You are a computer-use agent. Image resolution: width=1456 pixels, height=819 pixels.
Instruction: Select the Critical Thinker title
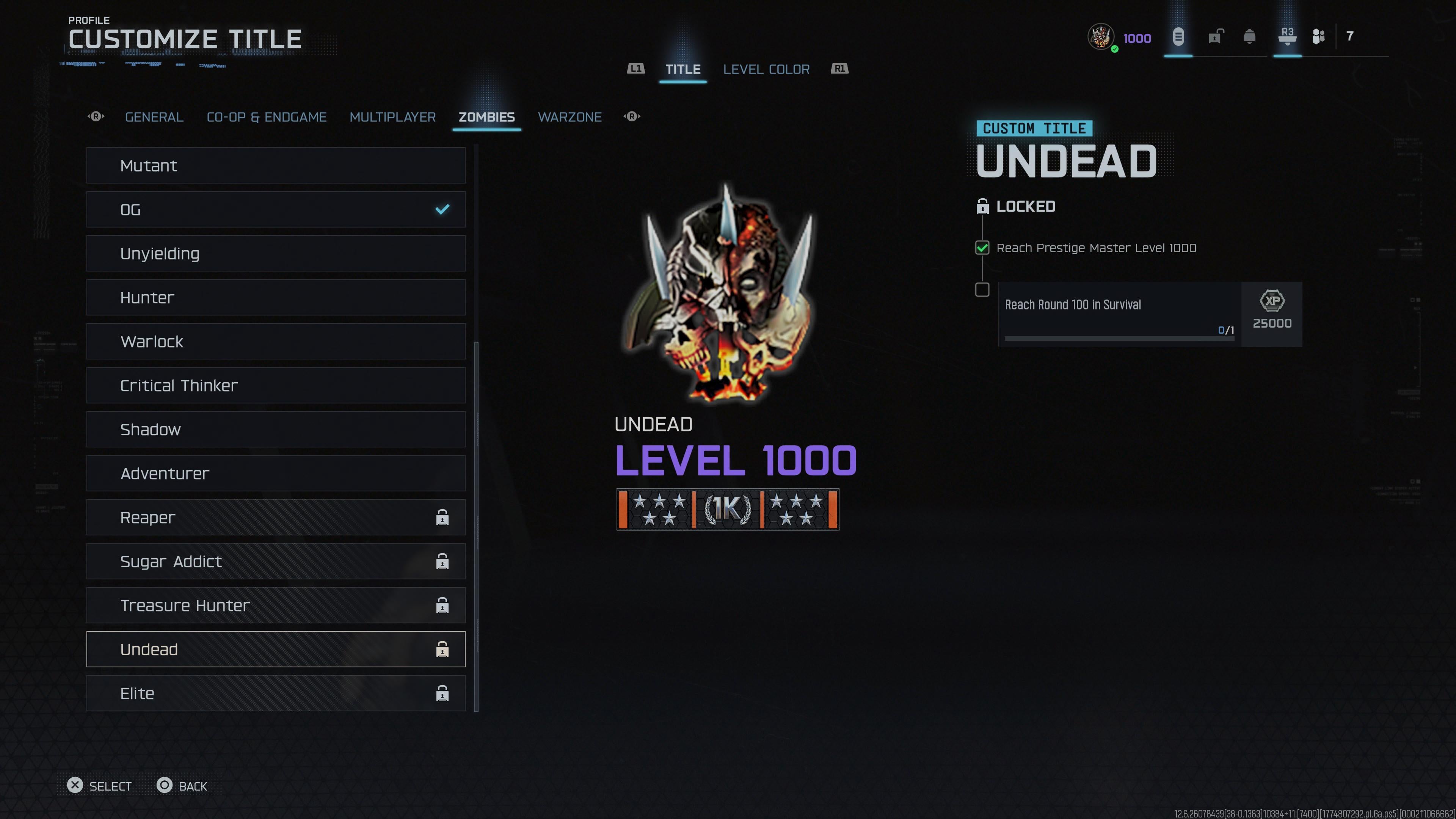[275, 386]
